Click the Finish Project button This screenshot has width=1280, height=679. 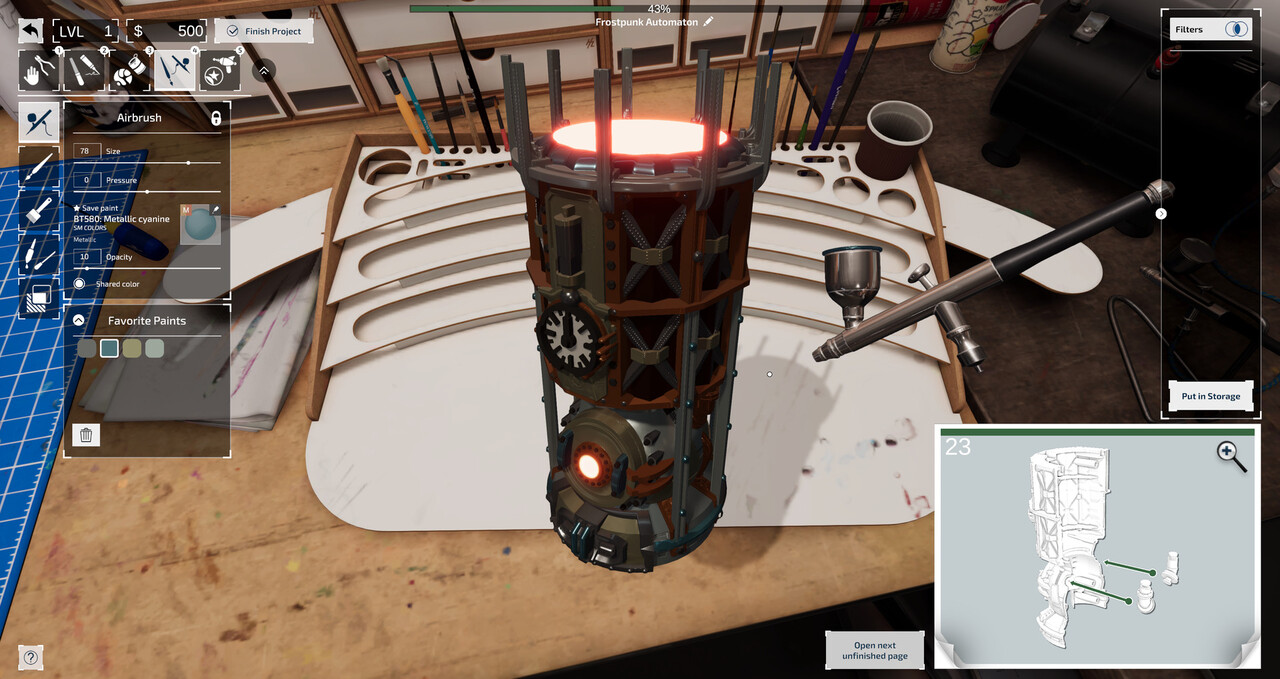pos(264,31)
